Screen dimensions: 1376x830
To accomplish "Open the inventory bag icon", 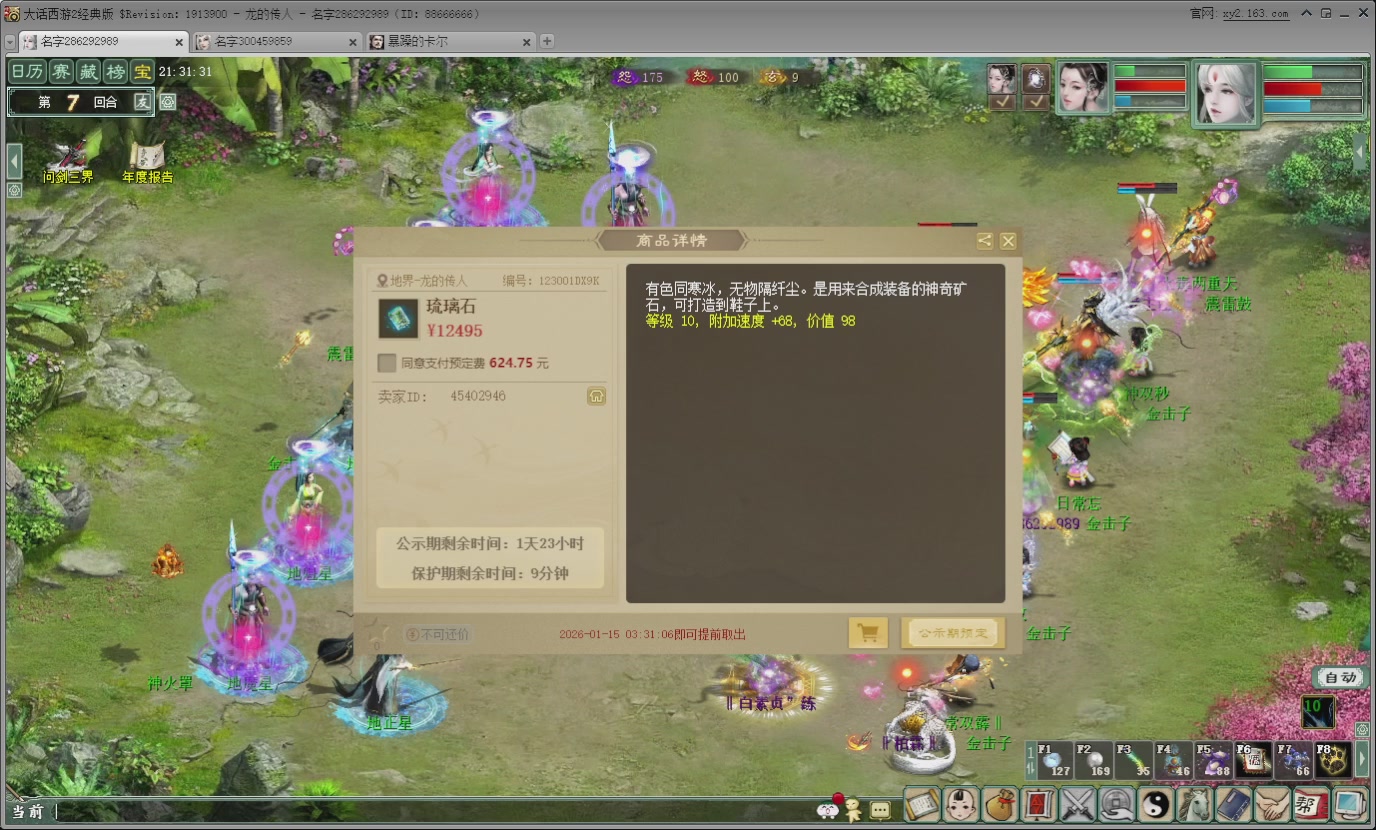I will coord(1001,805).
